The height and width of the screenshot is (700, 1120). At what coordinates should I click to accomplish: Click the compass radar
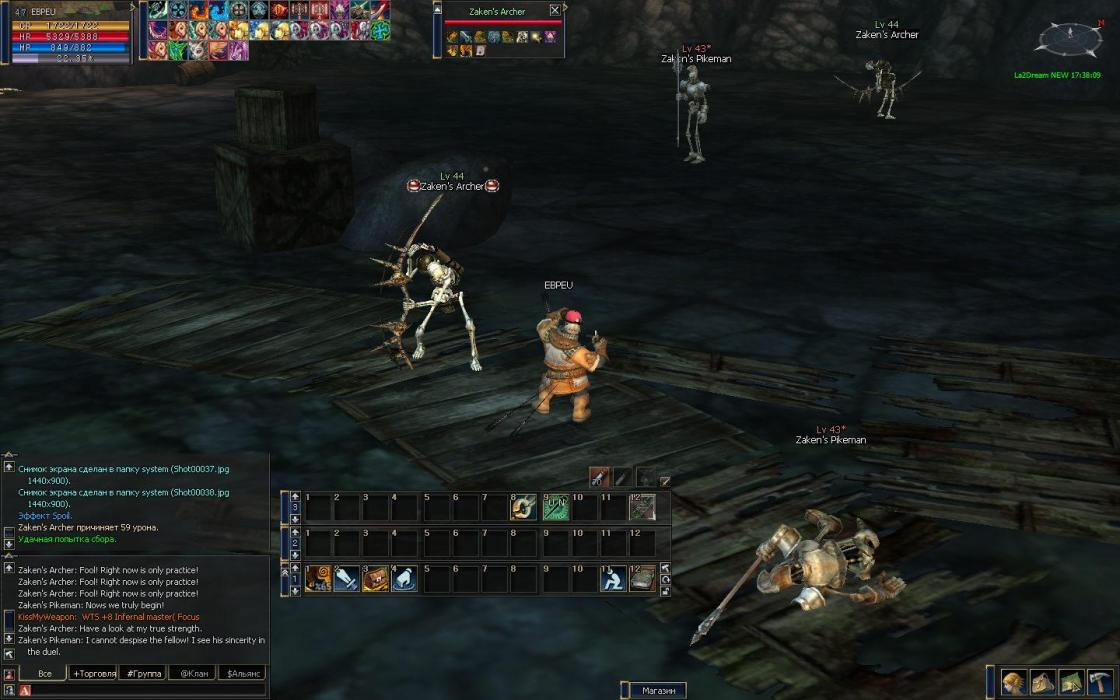pyautogui.click(x=1069, y=39)
